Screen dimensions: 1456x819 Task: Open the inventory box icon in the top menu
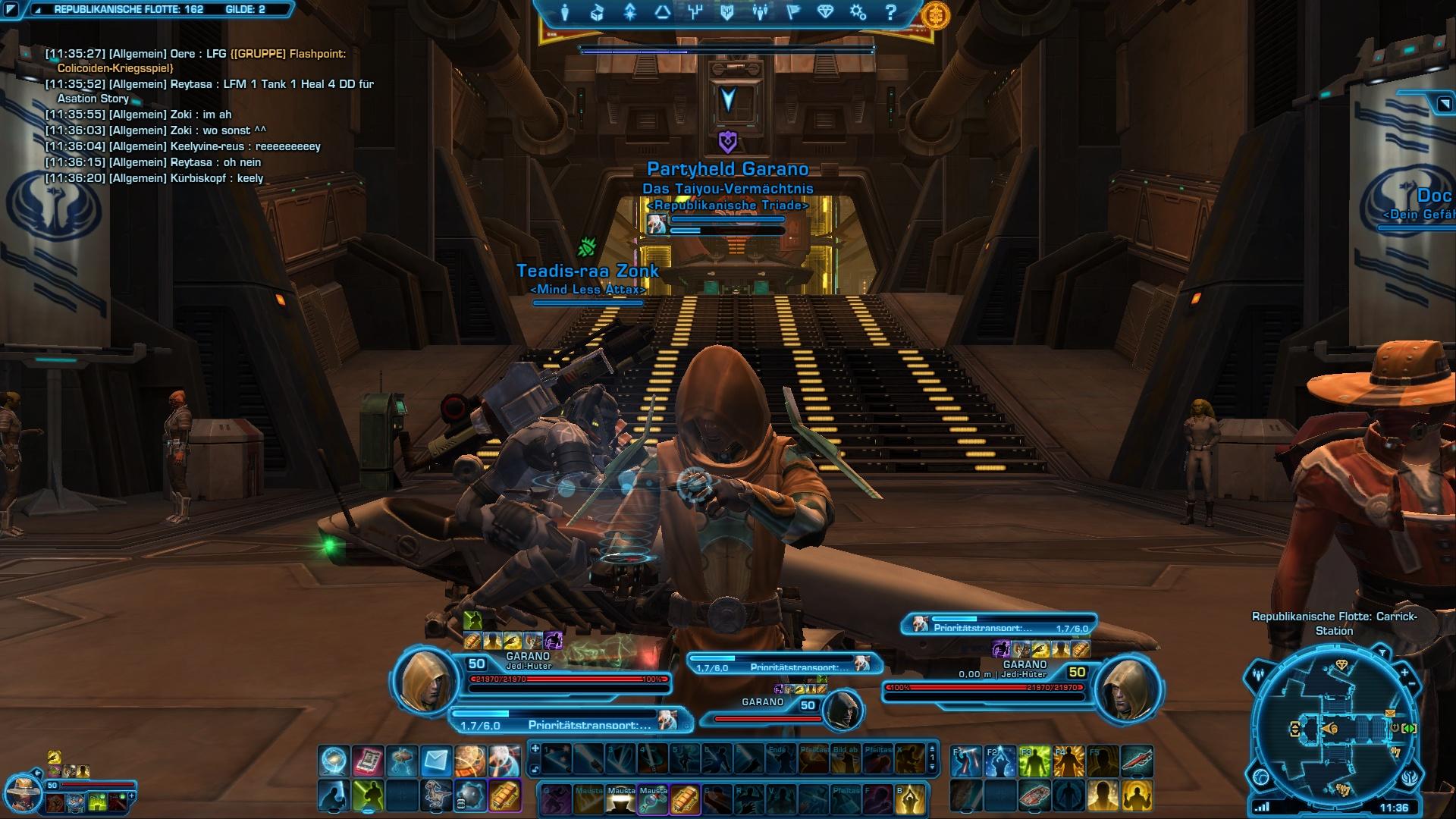click(598, 13)
